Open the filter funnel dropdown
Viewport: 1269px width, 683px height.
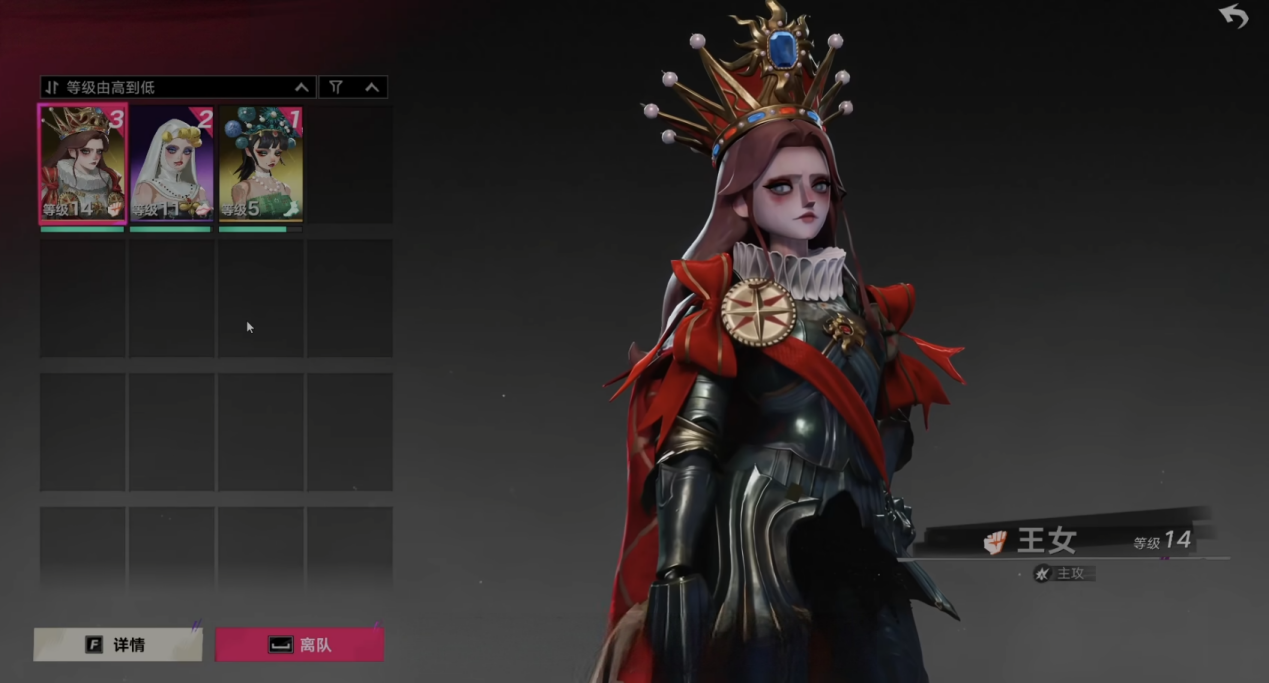(x=353, y=88)
